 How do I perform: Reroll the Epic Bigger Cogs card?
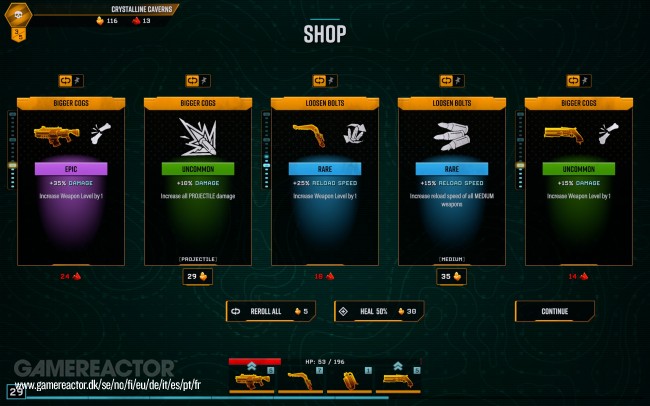71,80
